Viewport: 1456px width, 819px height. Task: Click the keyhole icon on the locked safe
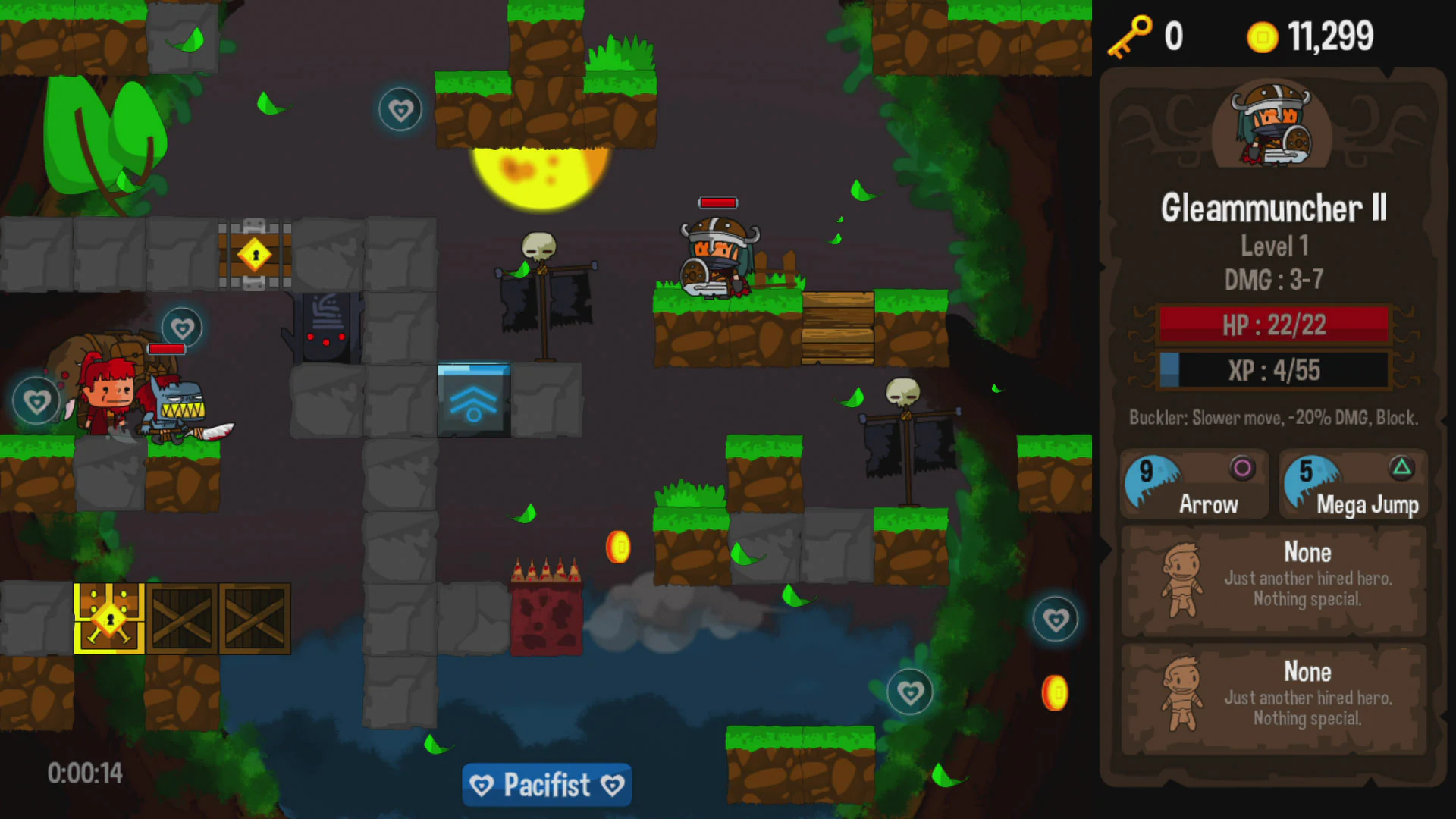253,256
